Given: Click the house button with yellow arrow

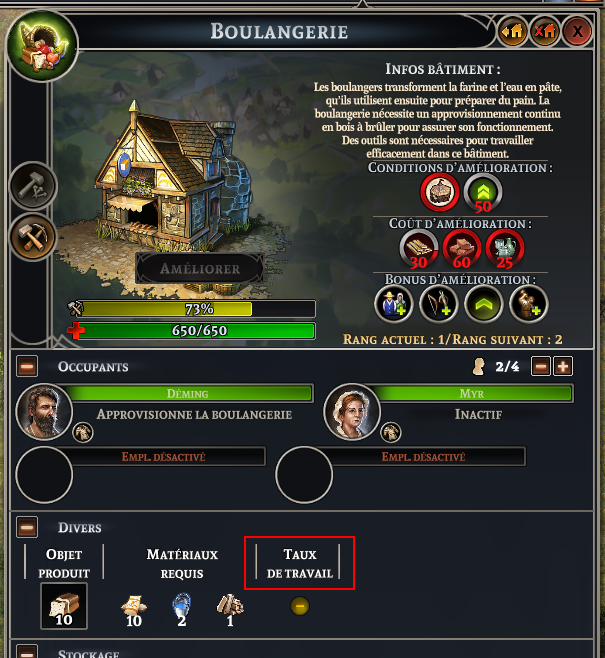Looking at the screenshot, I should tap(513, 31).
